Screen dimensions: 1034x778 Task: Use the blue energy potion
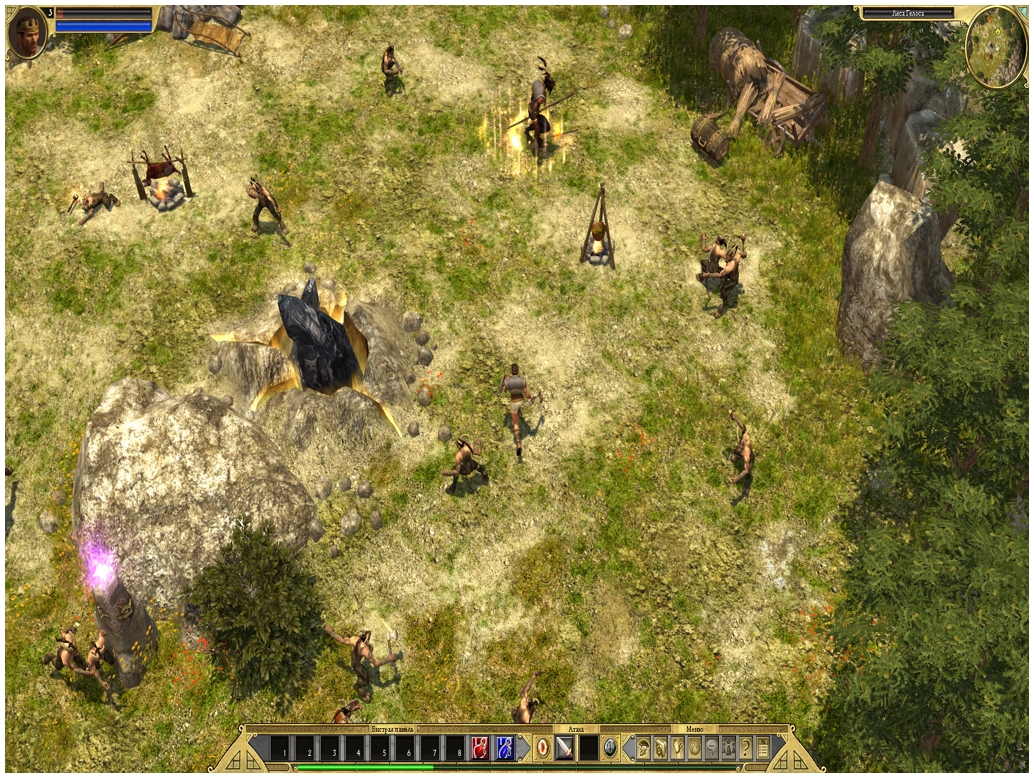pos(505,747)
